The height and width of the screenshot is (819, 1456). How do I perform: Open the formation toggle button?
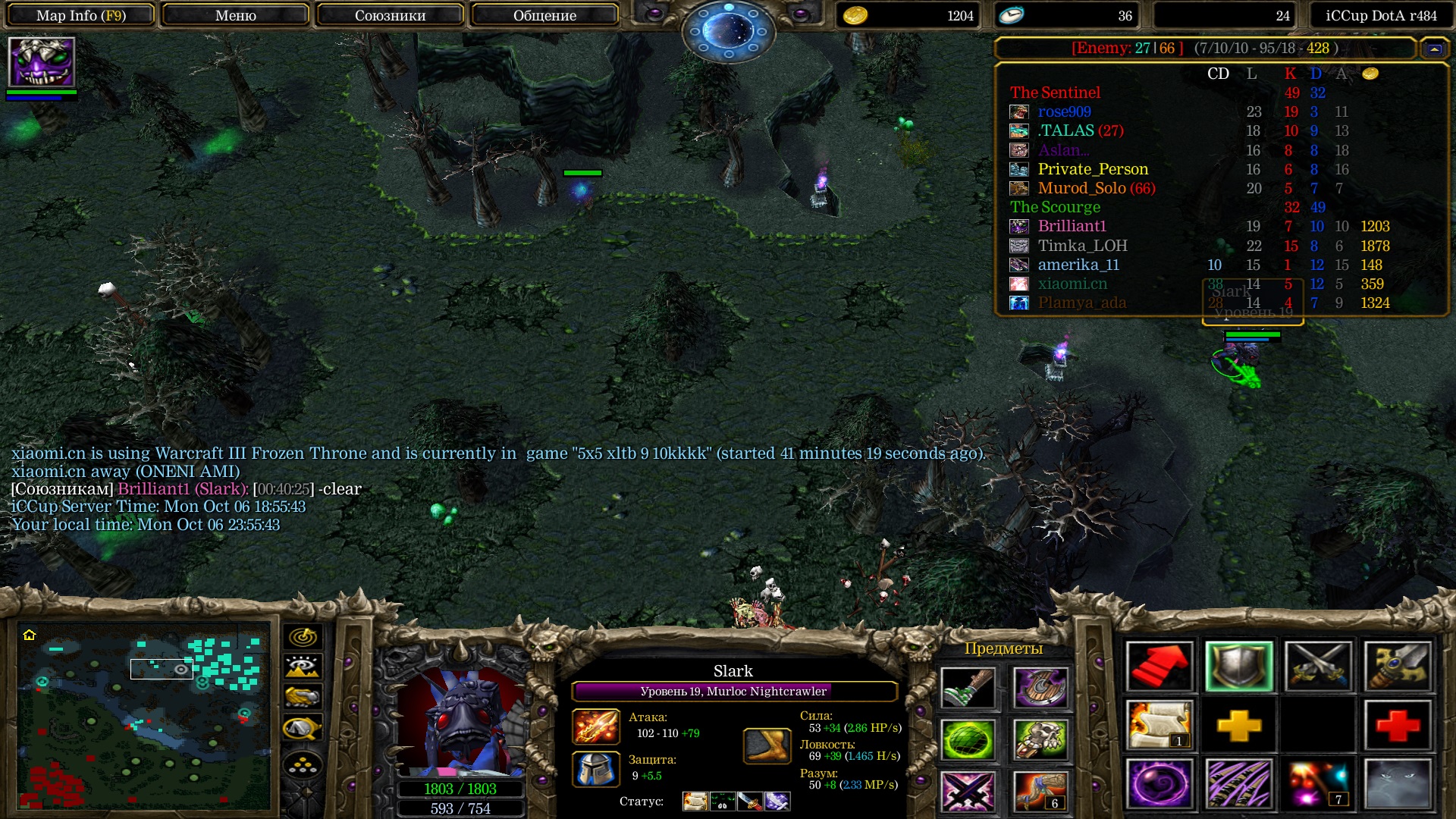click(x=303, y=766)
